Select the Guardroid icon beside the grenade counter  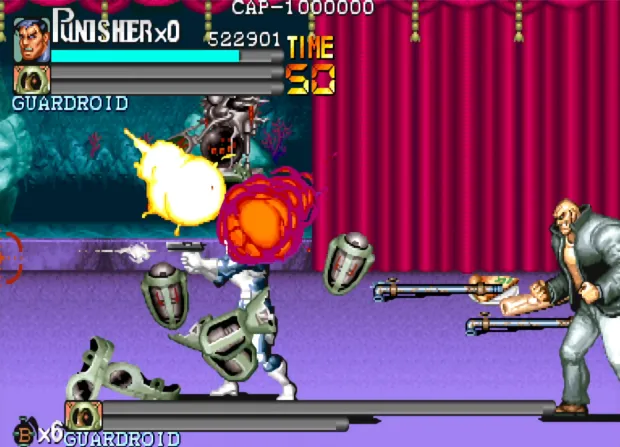coord(83,415)
